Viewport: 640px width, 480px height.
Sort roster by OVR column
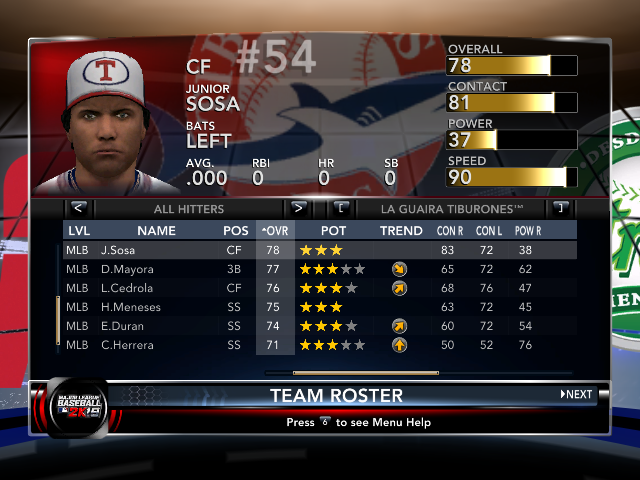[x=275, y=231]
